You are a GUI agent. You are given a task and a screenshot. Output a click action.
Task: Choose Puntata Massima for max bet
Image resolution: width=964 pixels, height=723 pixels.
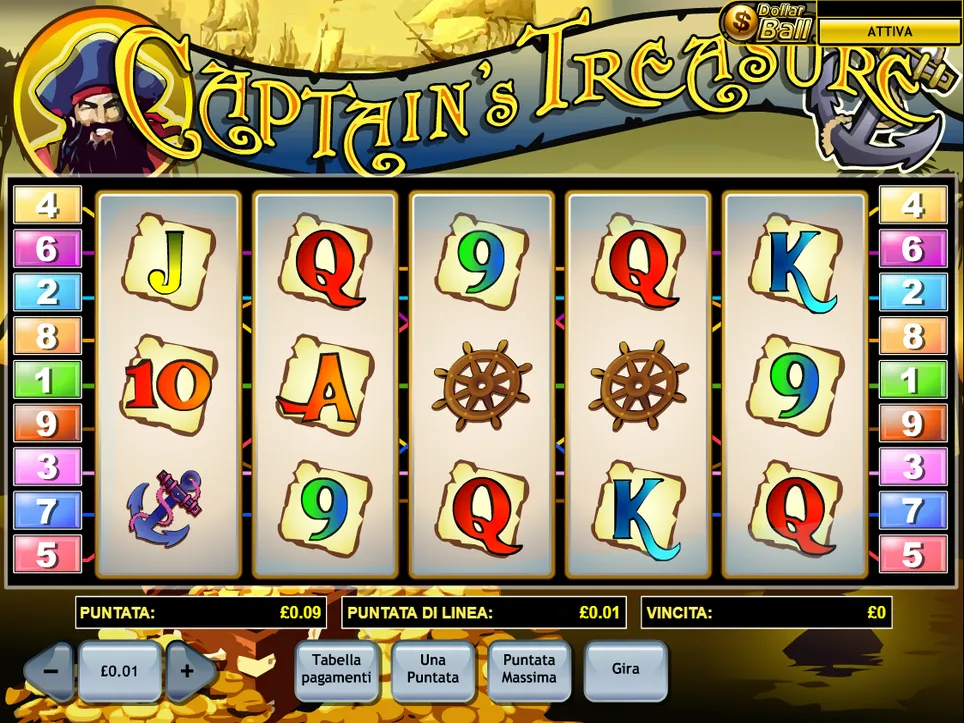click(x=529, y=669)
